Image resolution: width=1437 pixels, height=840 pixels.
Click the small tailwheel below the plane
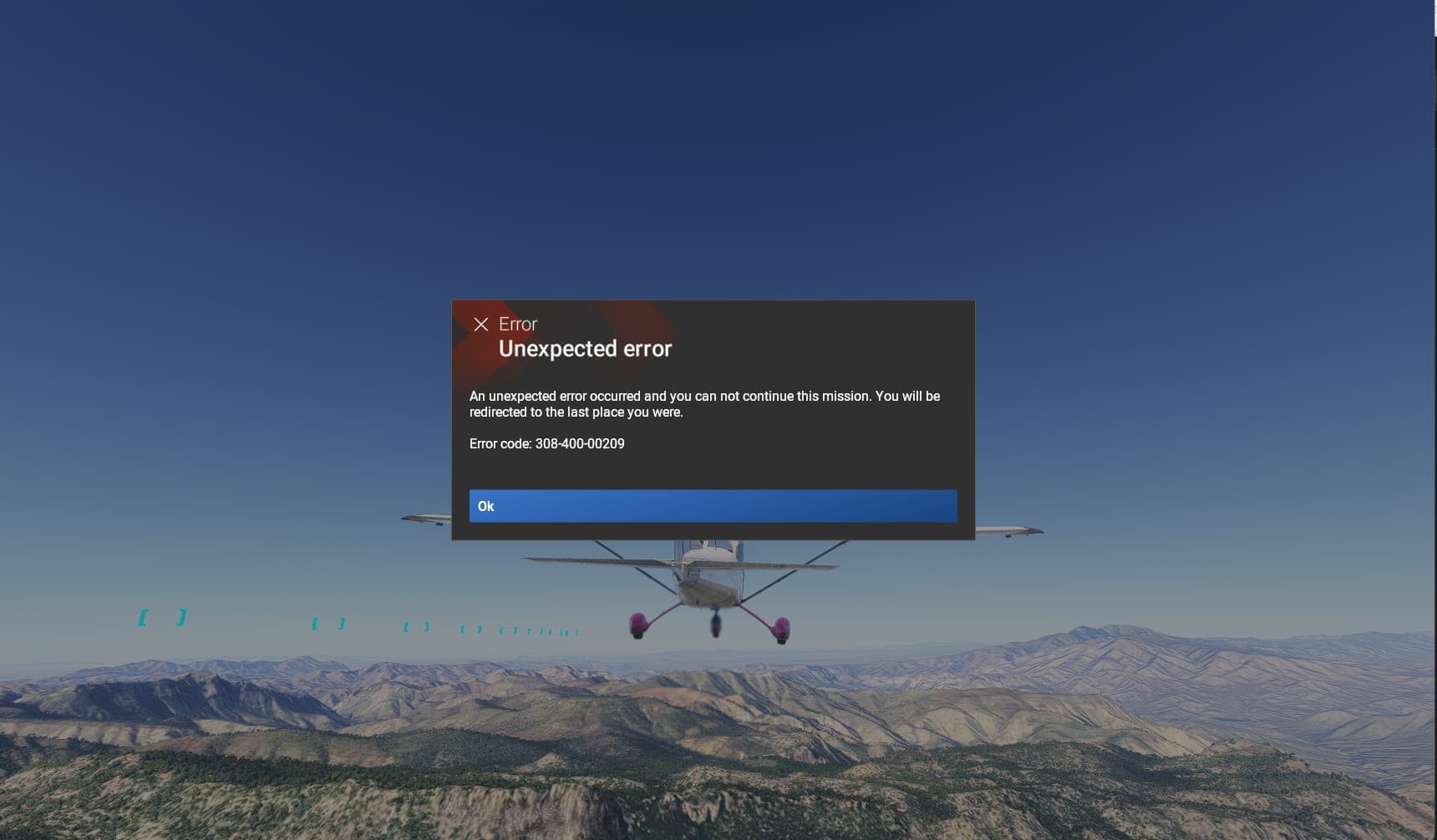point(715,625)
